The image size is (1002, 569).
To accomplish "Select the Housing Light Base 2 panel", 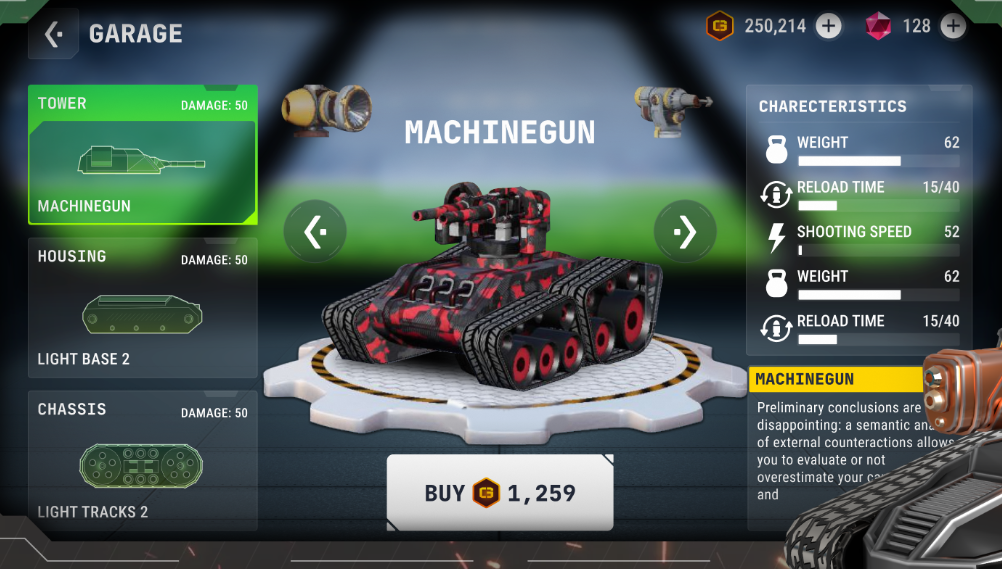I will [143, 308].
